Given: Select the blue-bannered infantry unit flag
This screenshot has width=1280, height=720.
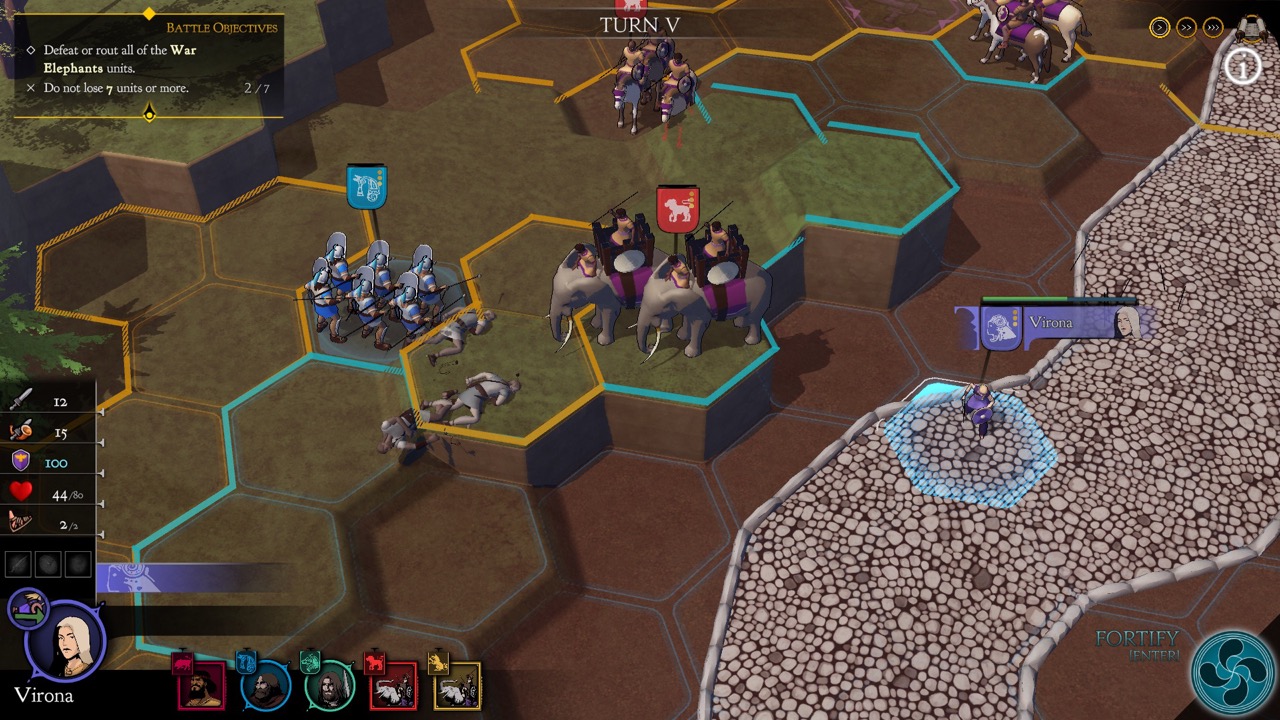Looking at the screenshot, I should pyautogui.click(x=367, y=187).
